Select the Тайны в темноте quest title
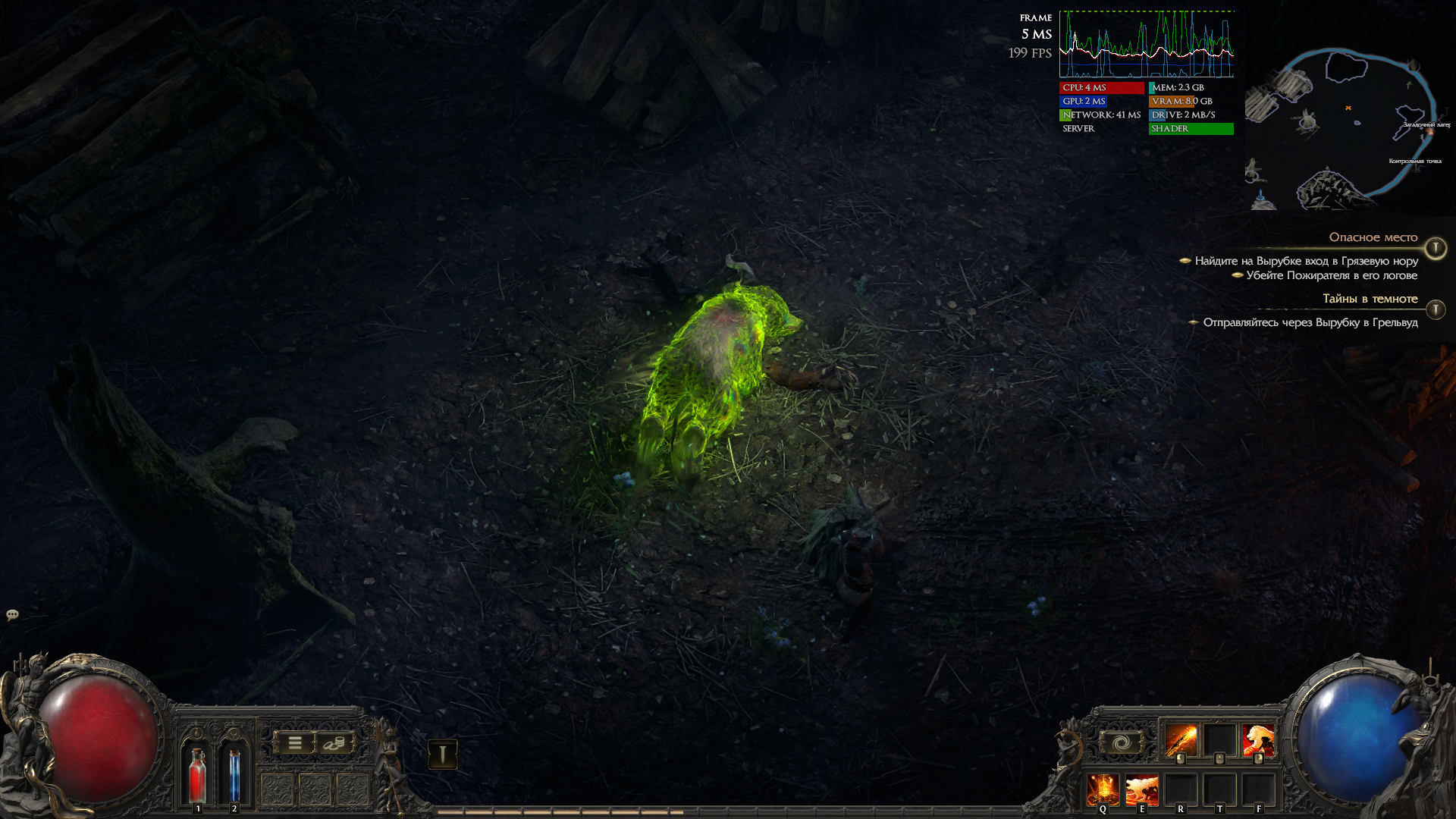The height and width of the screenshot is (819, 1456). tap(1370, 299)
